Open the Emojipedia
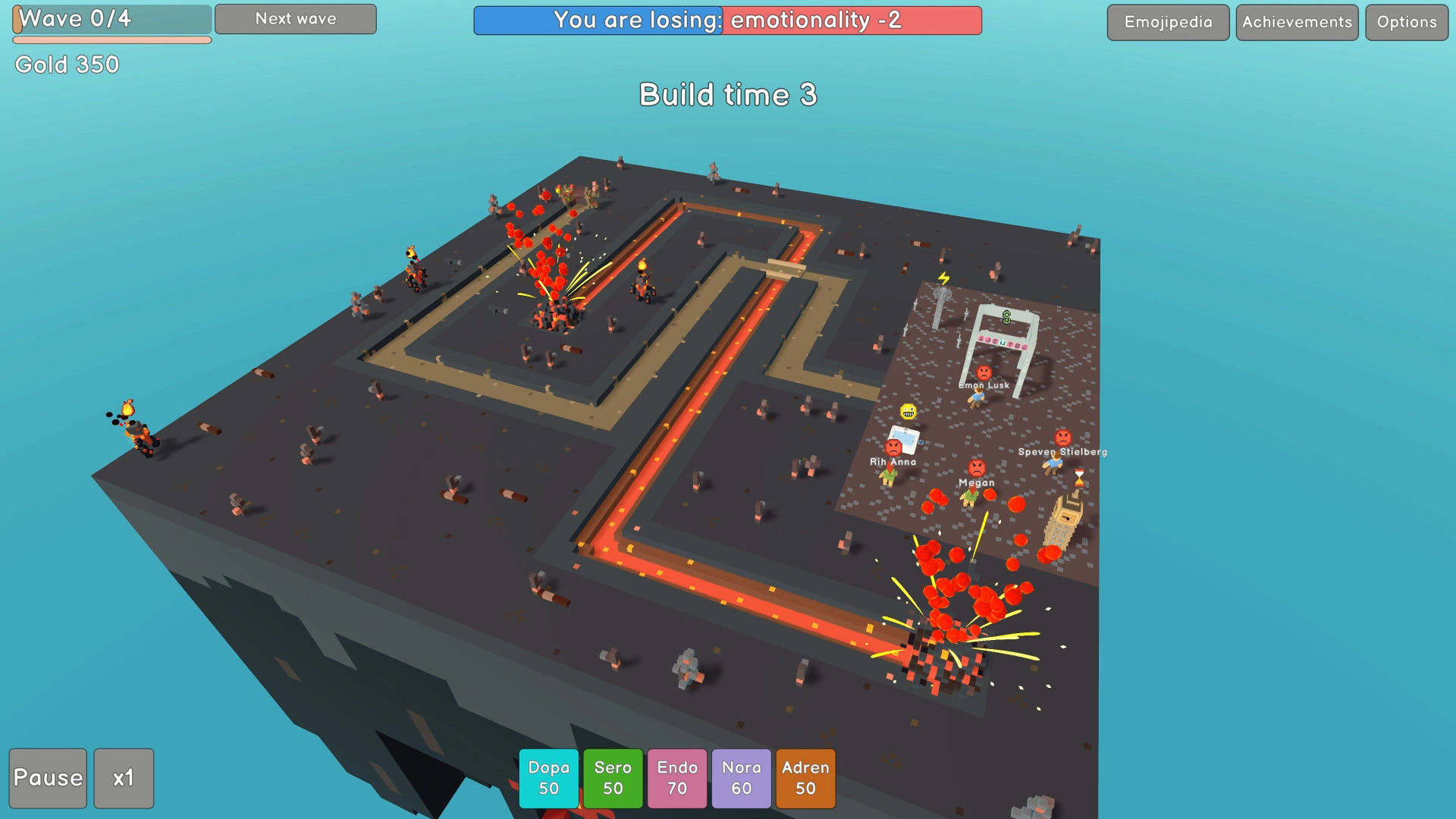This screenshot has width=1456, height=819. pyautogui.click(x=1167, y=22)
